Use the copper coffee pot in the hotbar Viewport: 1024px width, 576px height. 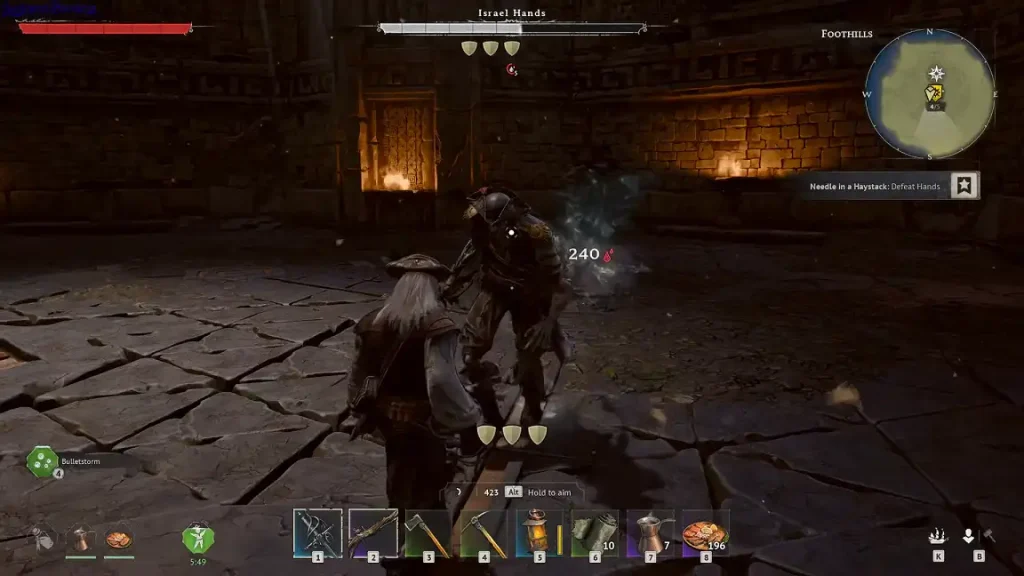(650, 532)
